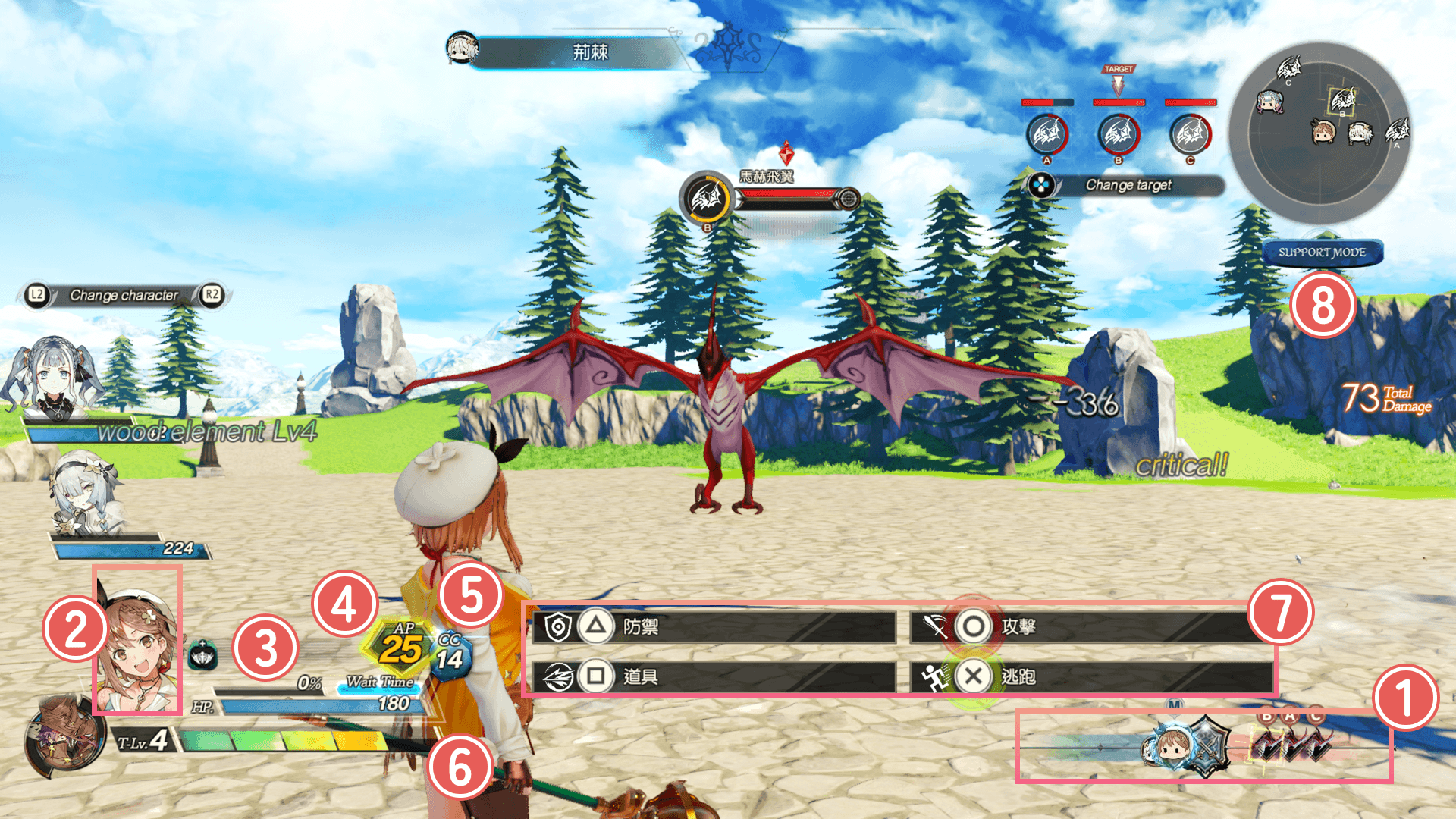Open the 道具 (Items) command

713,676
